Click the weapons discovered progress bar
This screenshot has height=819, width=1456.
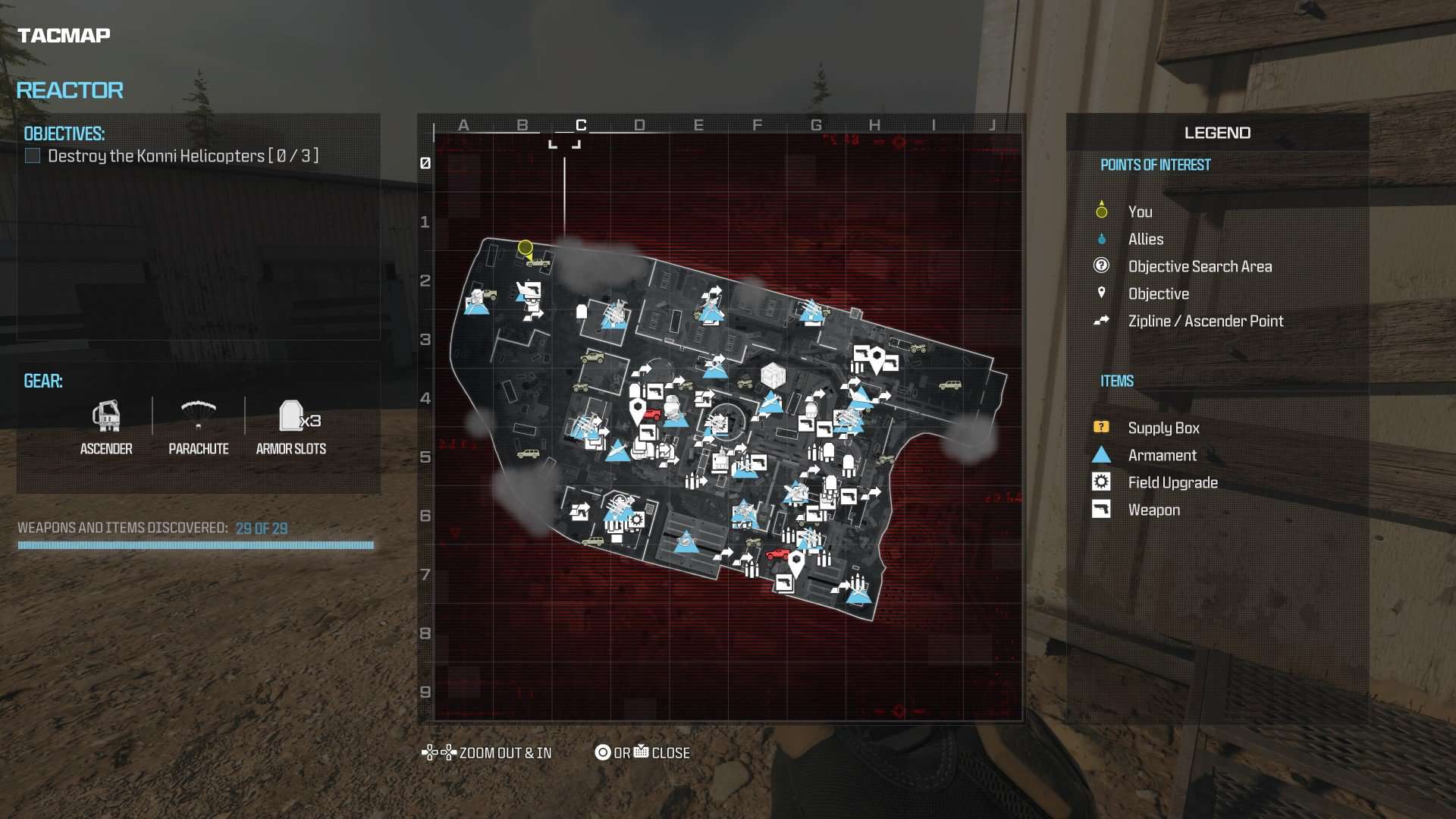(194, 544)
